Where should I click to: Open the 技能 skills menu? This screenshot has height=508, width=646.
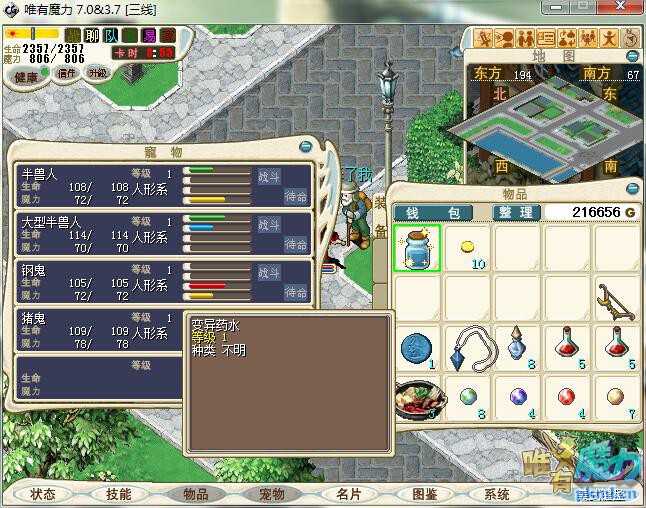coord(119,494)
